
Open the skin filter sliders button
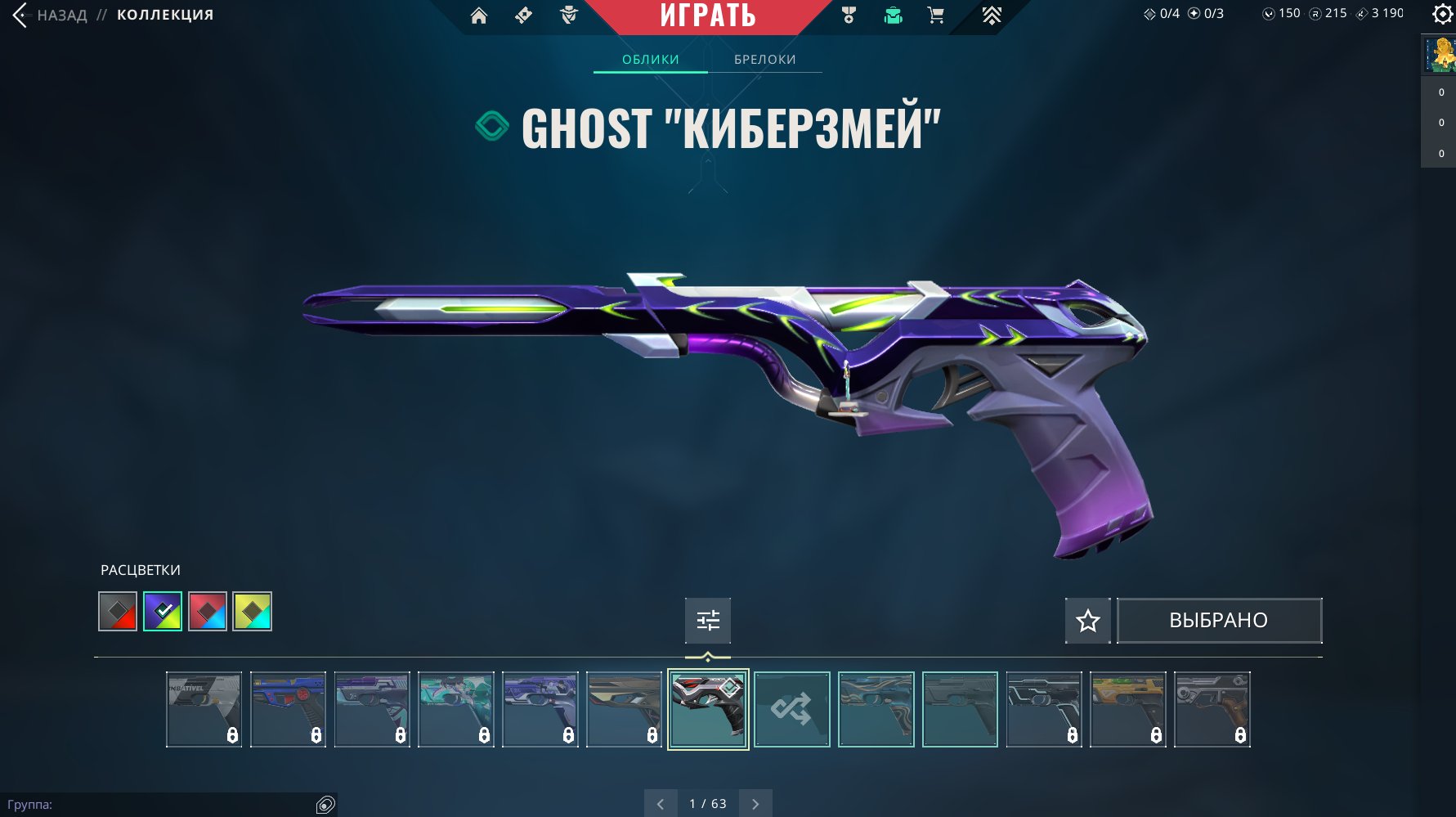pyautogui.click(x=708, y=621)
